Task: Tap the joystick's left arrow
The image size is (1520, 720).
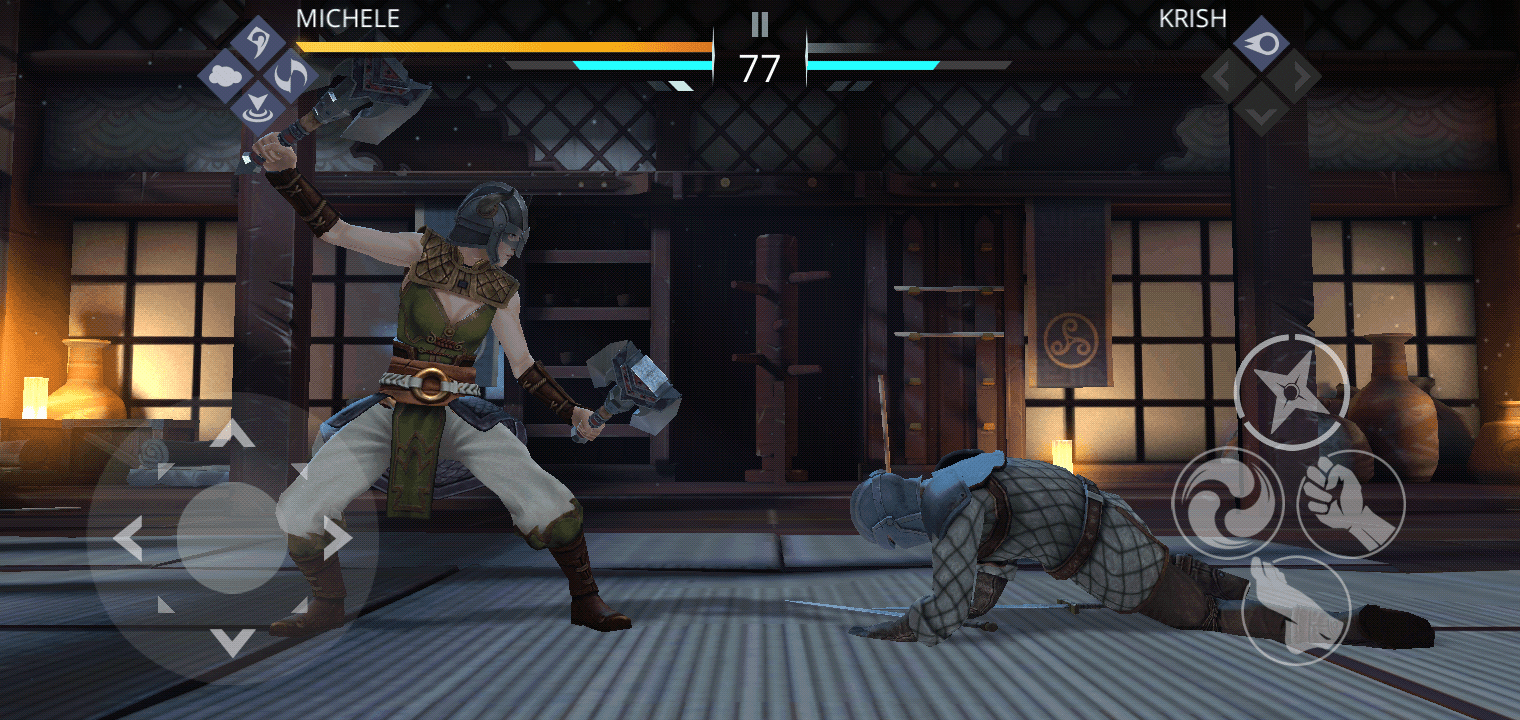Action: point(128,539)
